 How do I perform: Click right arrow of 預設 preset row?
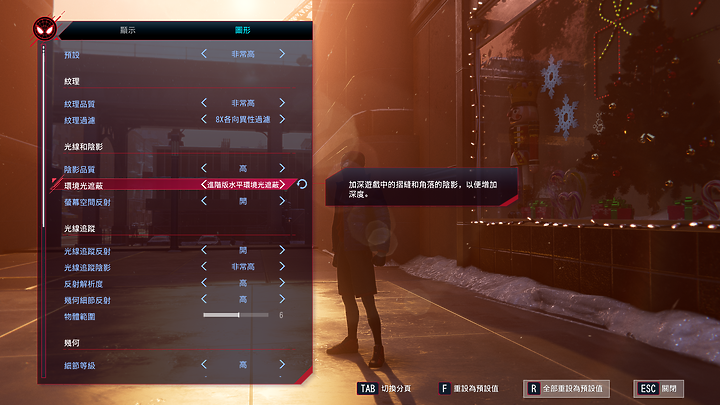tap(282, 54)
